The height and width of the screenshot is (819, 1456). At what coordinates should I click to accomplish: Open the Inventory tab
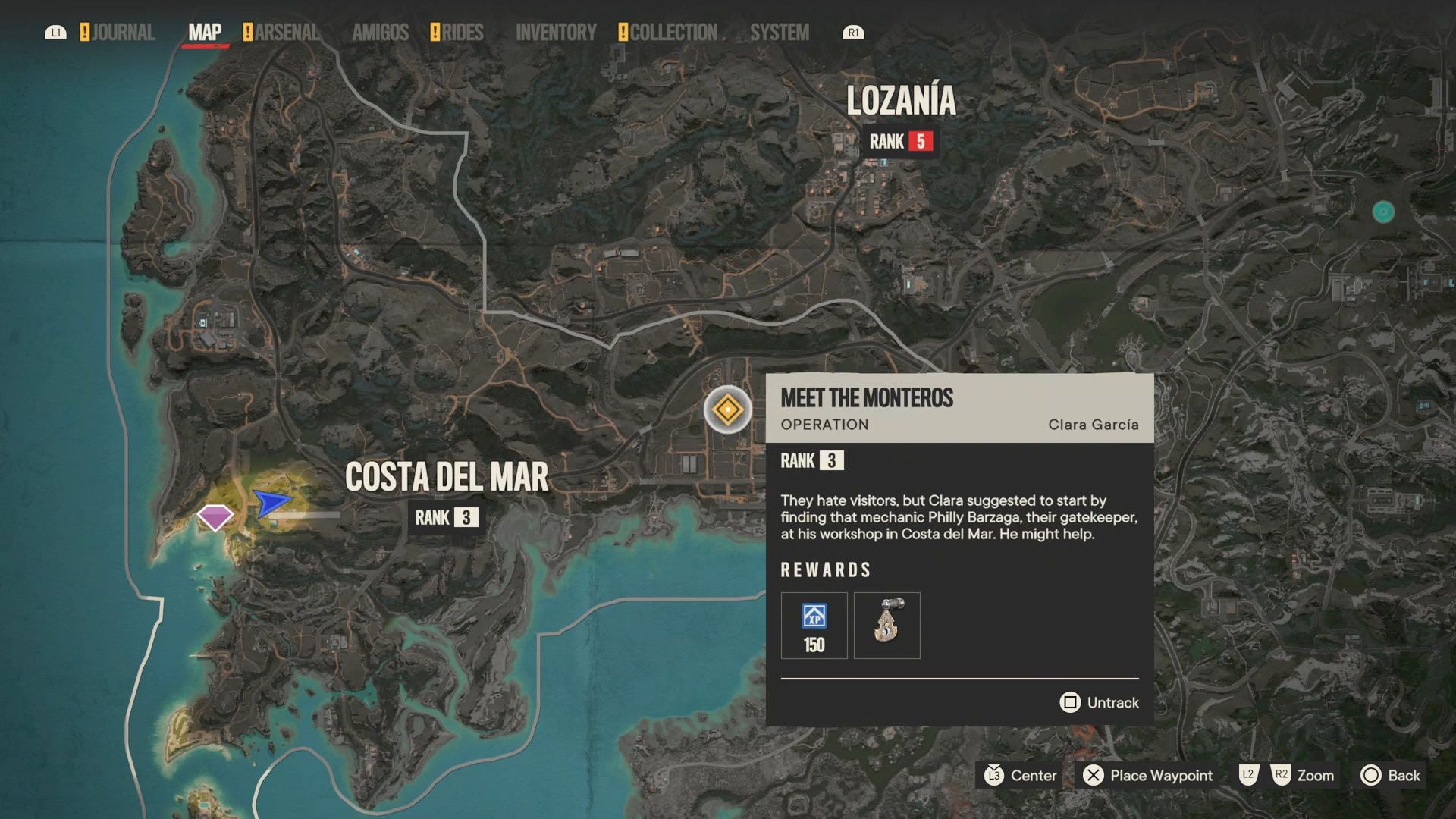(556, 33)
